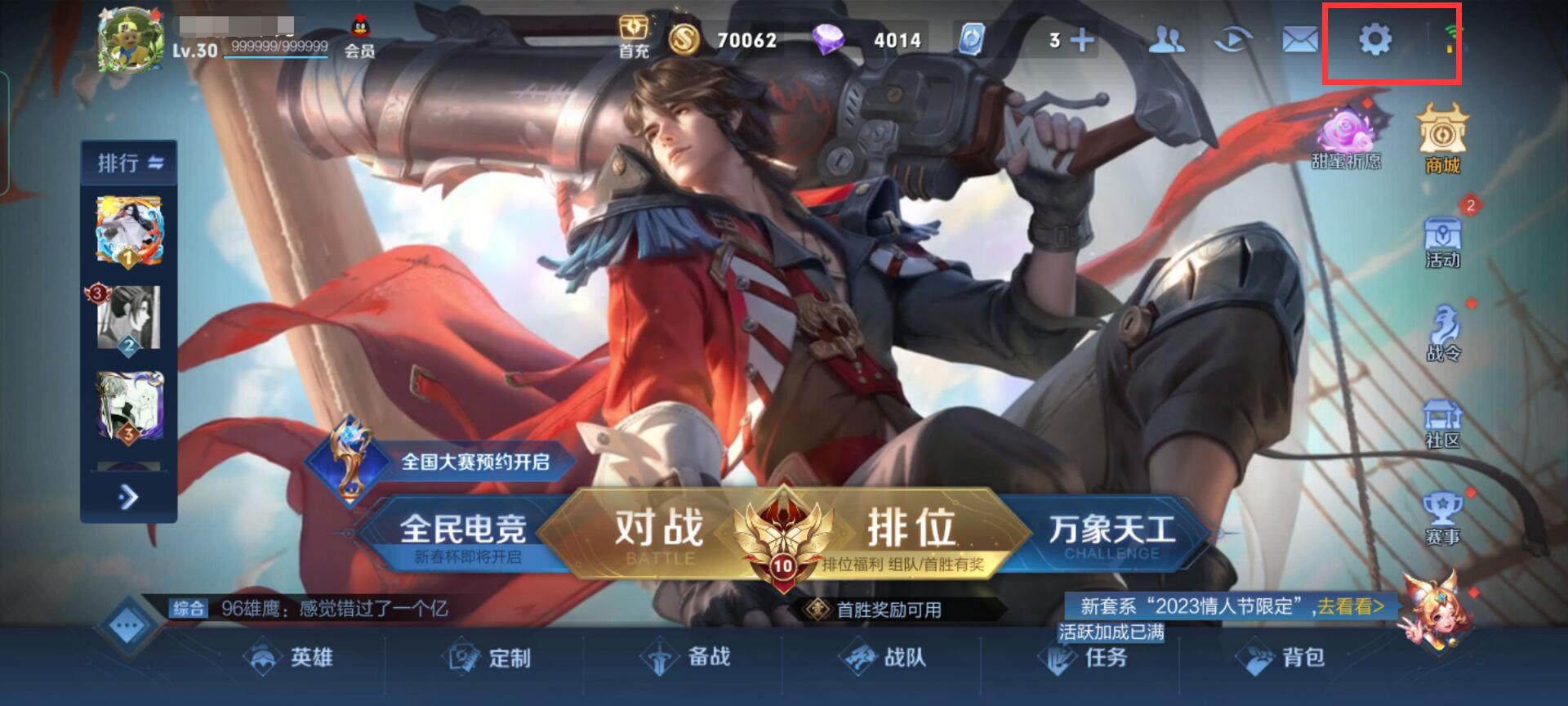The image size is (1568, 706).
Task: Open the friends list icon
Action: [x=1168, y=38]
